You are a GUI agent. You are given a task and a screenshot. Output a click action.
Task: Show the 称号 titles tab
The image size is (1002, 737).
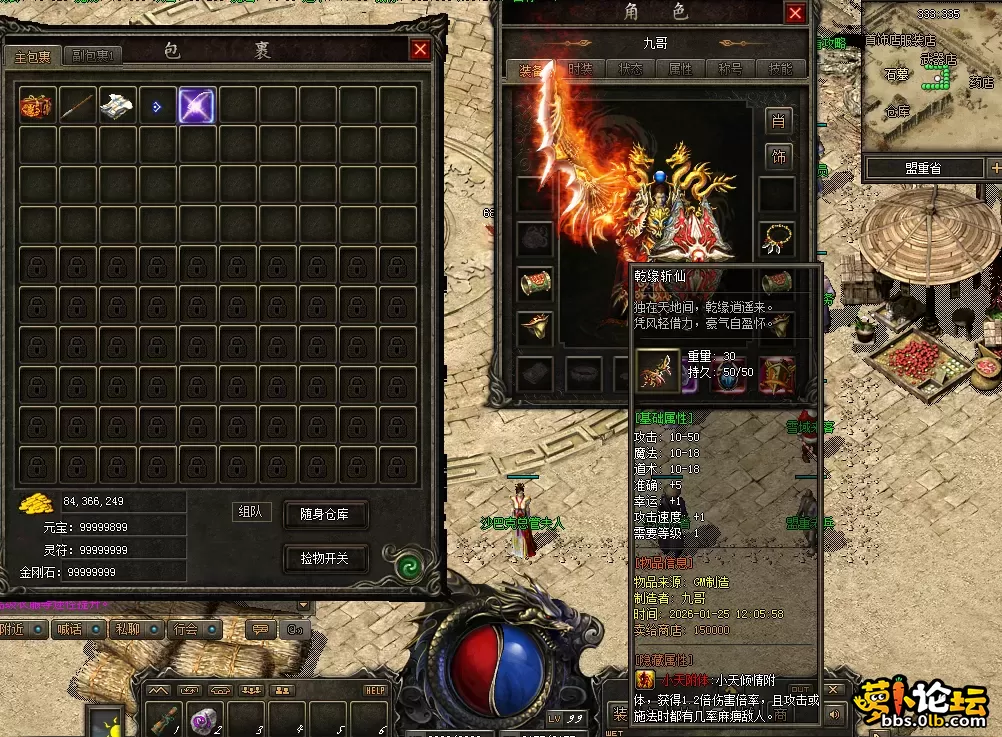click(730, 69)
